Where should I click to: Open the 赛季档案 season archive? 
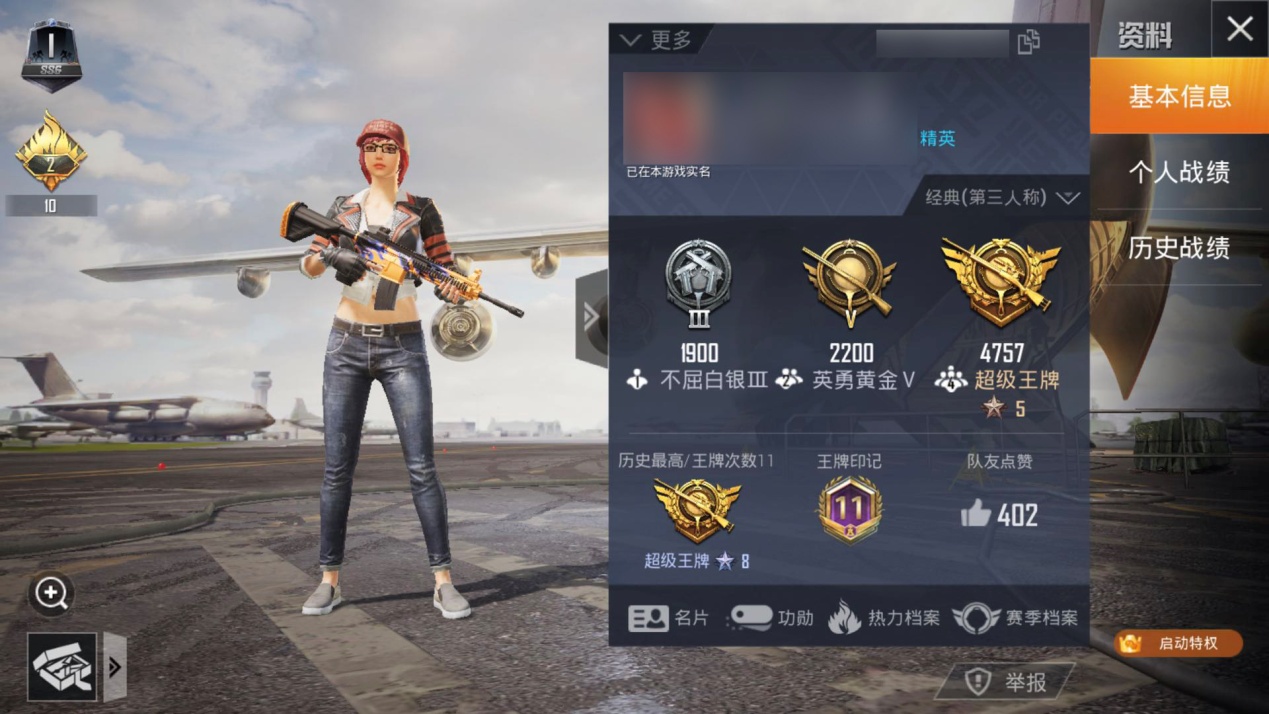click(x=1015, y=618)
